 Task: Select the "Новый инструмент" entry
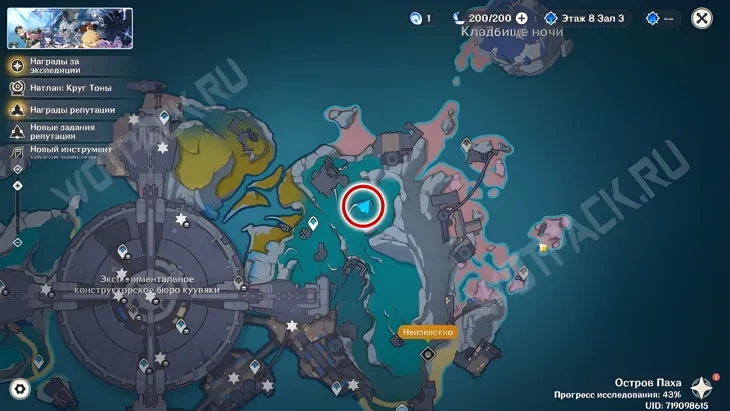(x=60, y=150)
